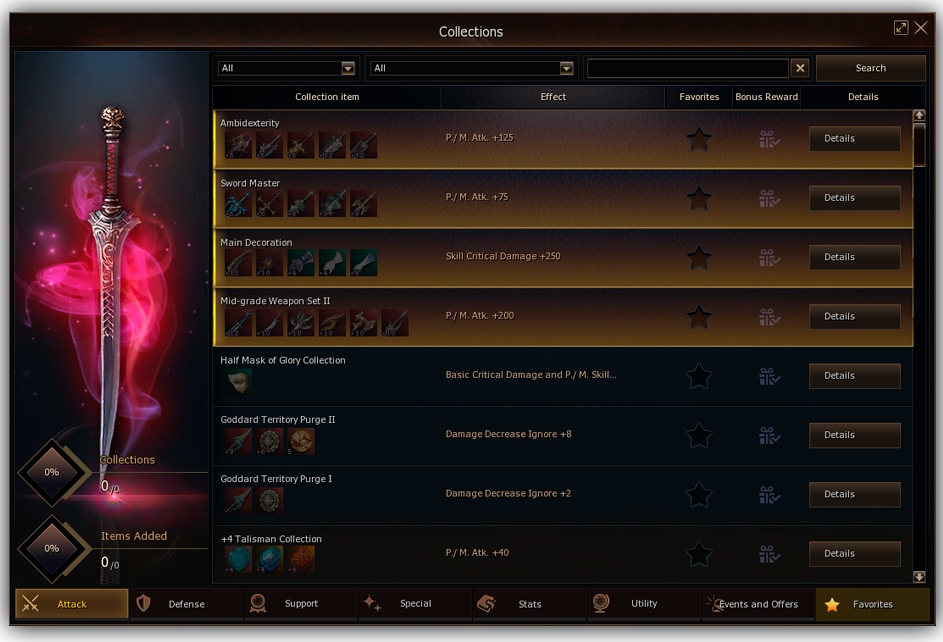Image resolution: width=943 pixels, height=642 pixels.
Task: Select the Half Mask of Glory item icon
Action: point(237,381)
